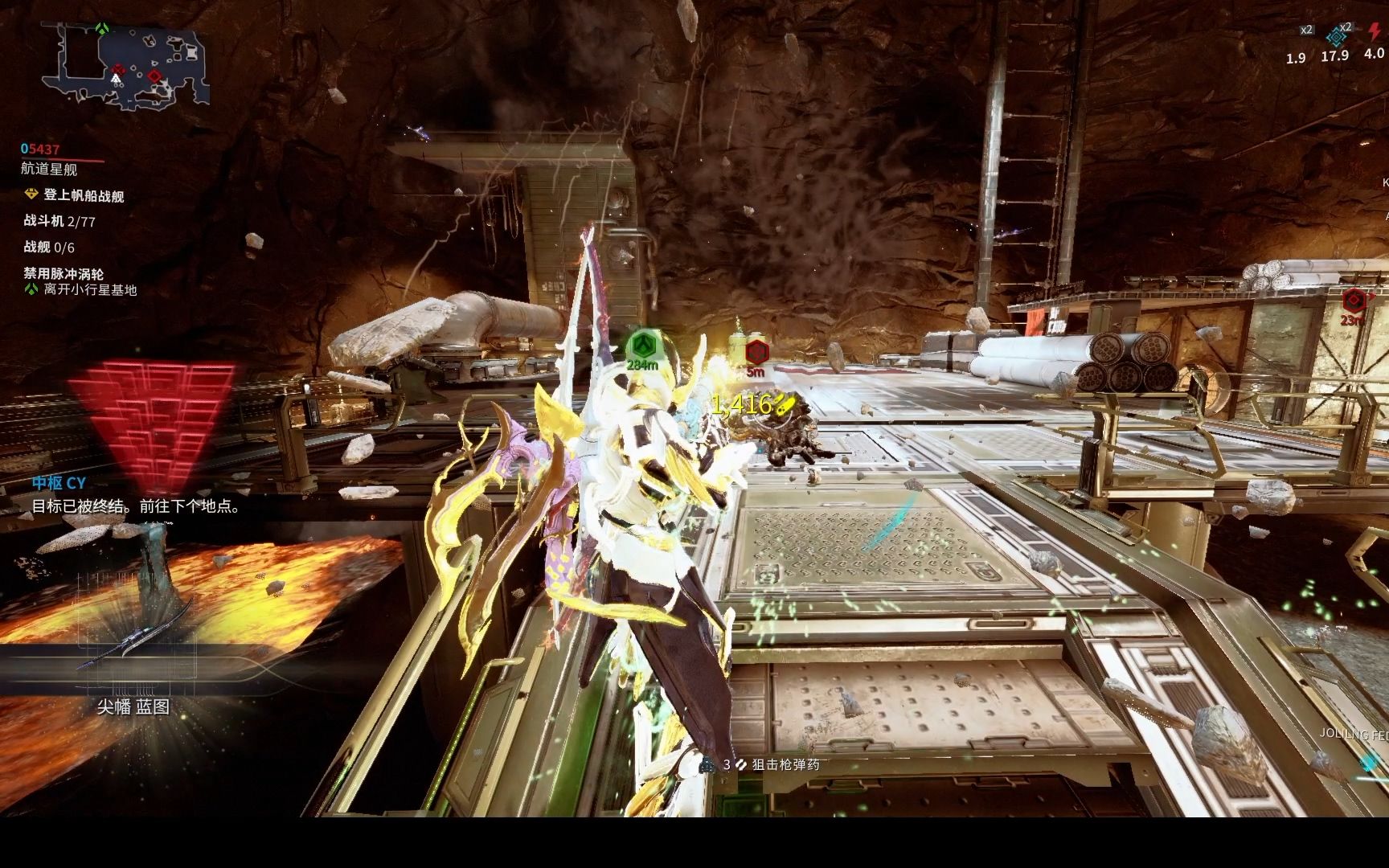Image resolution: width=1389 pixels, height=868 pixels.
Task: Click the red 5m target waypoint
Action: click(756, 352)
